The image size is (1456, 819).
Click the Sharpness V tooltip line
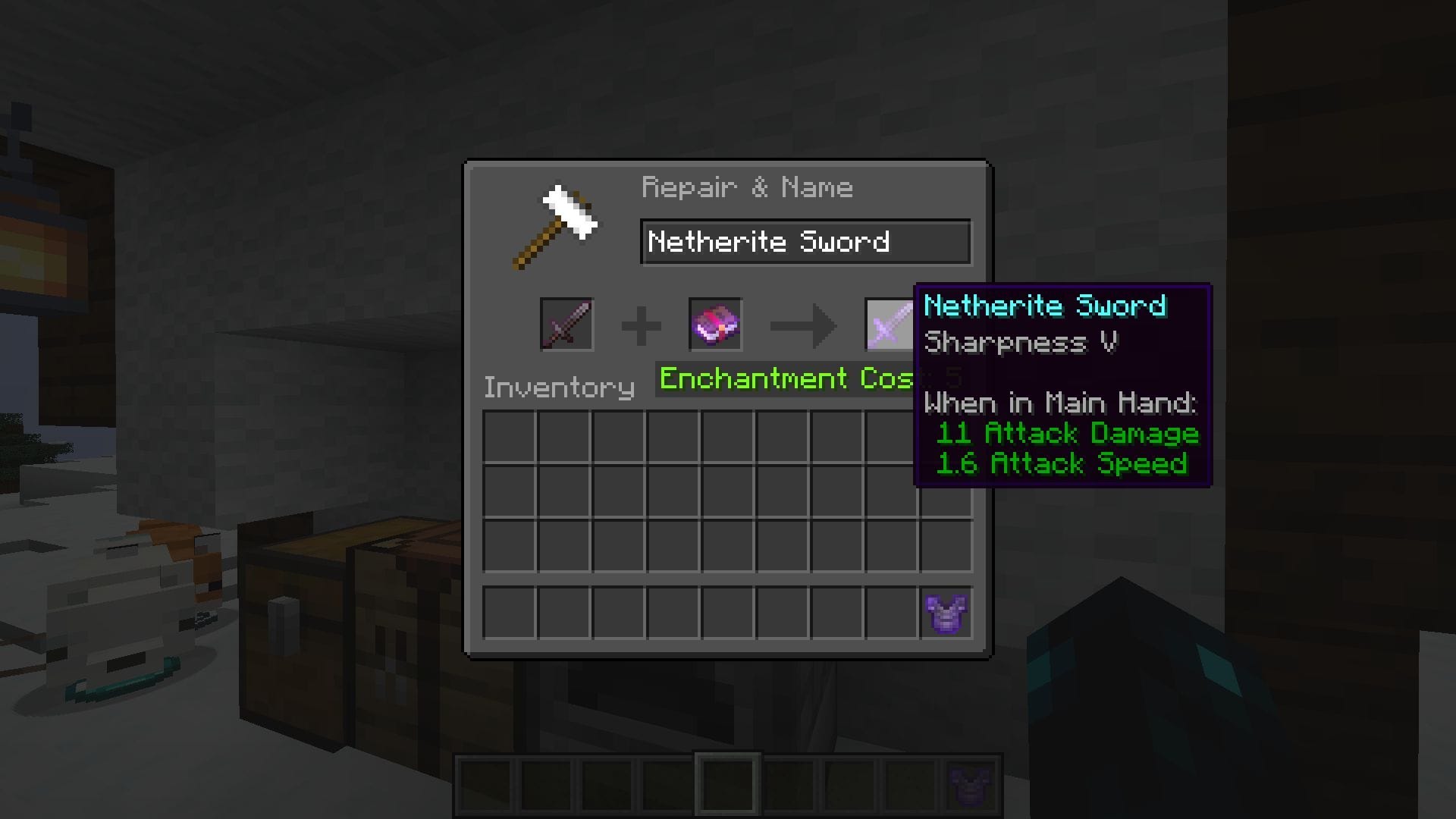(1020, 343)
